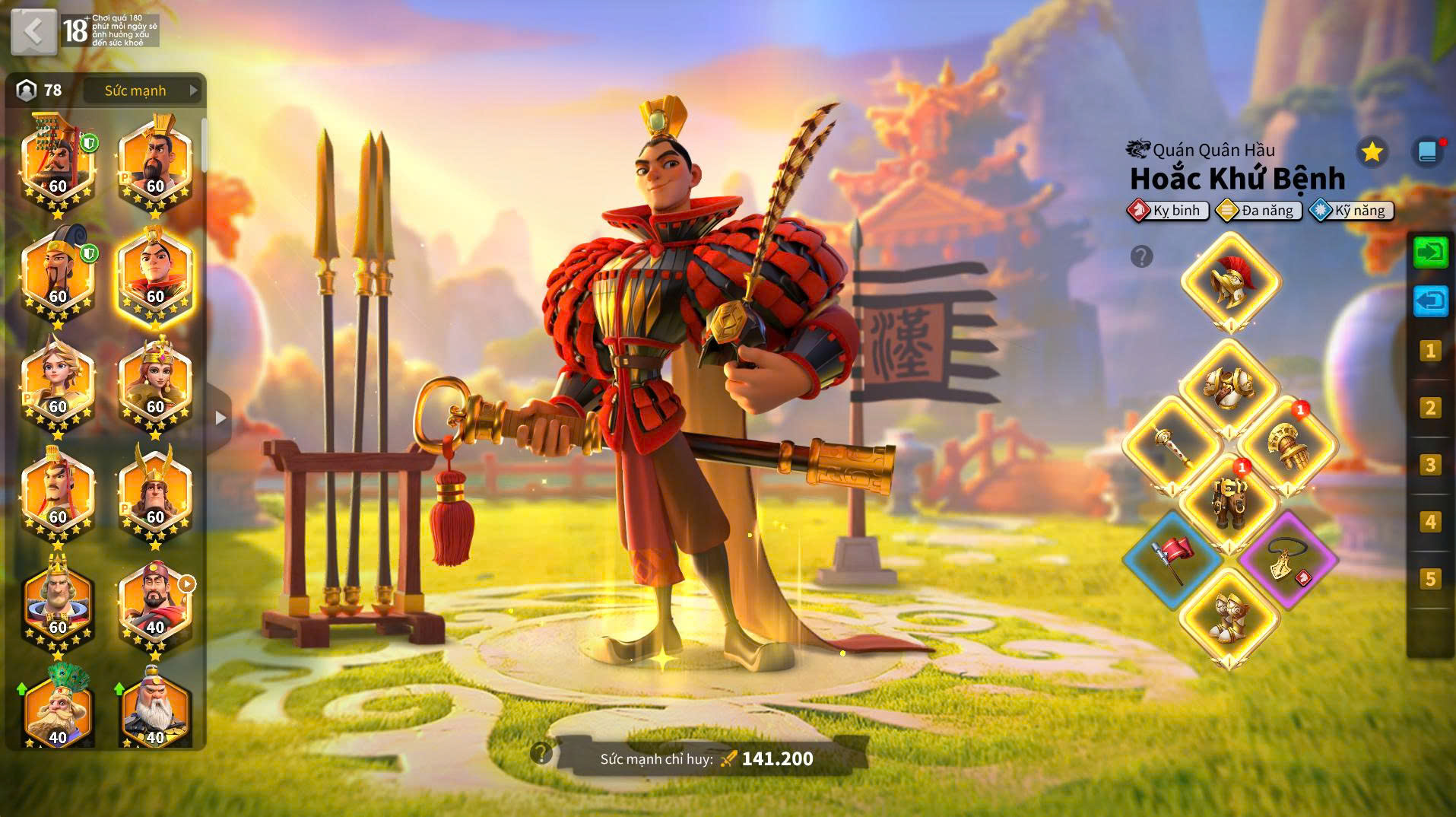1456x817 pixels.
Task: Open the spear weapon equipment slot
Action: (1172, 446)
